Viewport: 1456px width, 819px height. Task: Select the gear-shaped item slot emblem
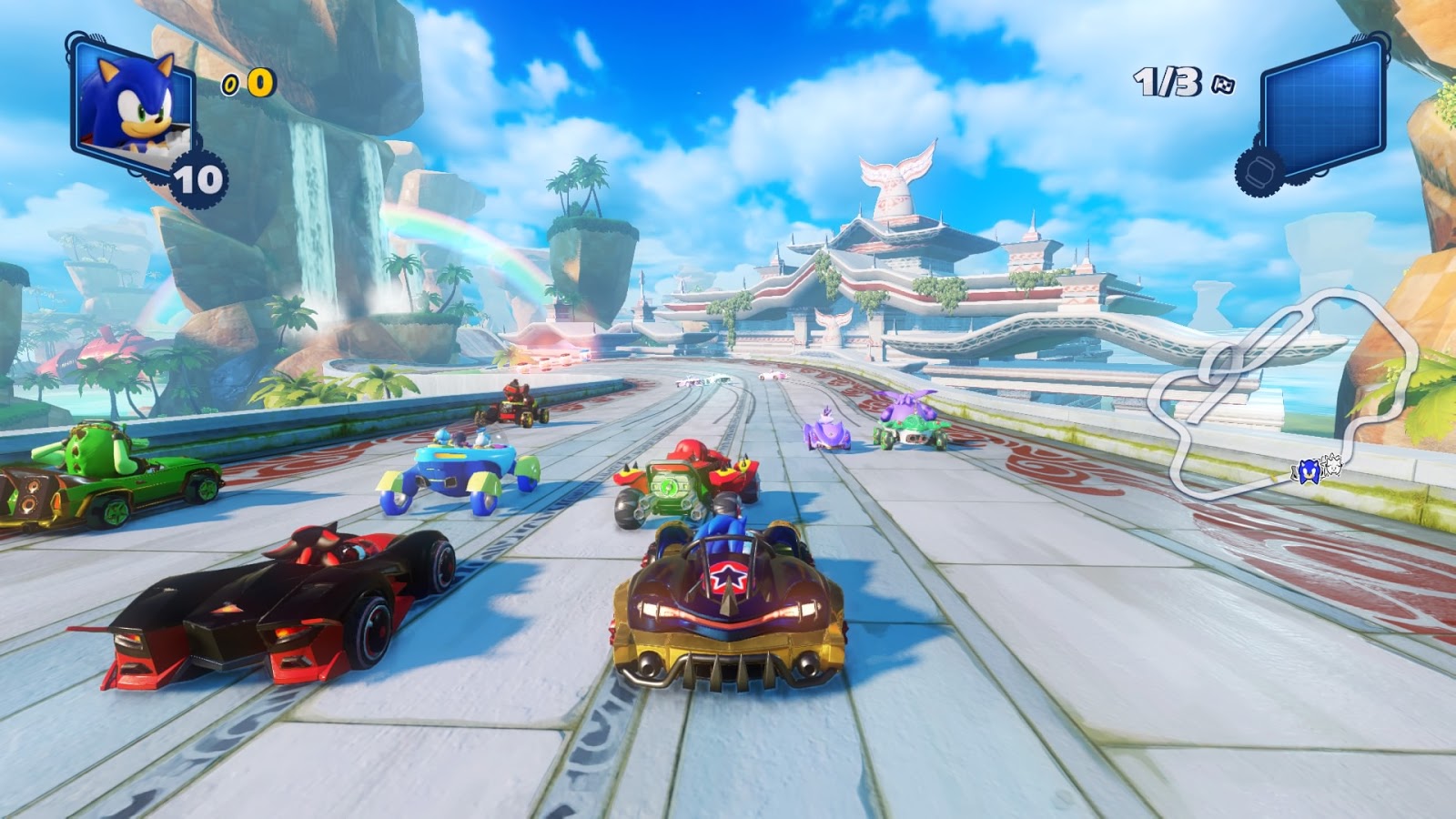1260,168
